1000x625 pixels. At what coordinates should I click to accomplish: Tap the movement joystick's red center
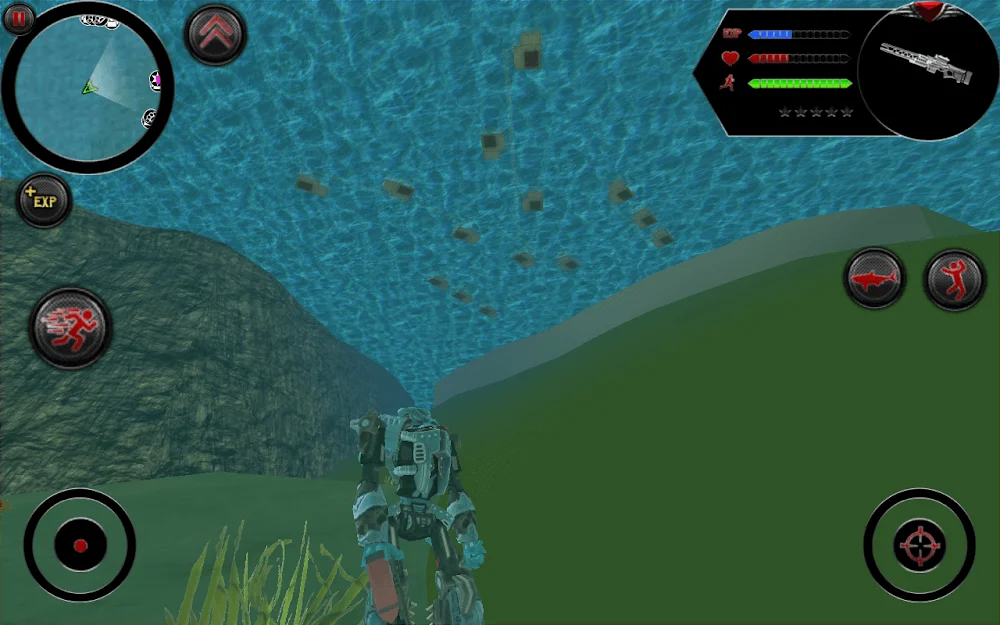pyautogui.click(x=80, y=546)
